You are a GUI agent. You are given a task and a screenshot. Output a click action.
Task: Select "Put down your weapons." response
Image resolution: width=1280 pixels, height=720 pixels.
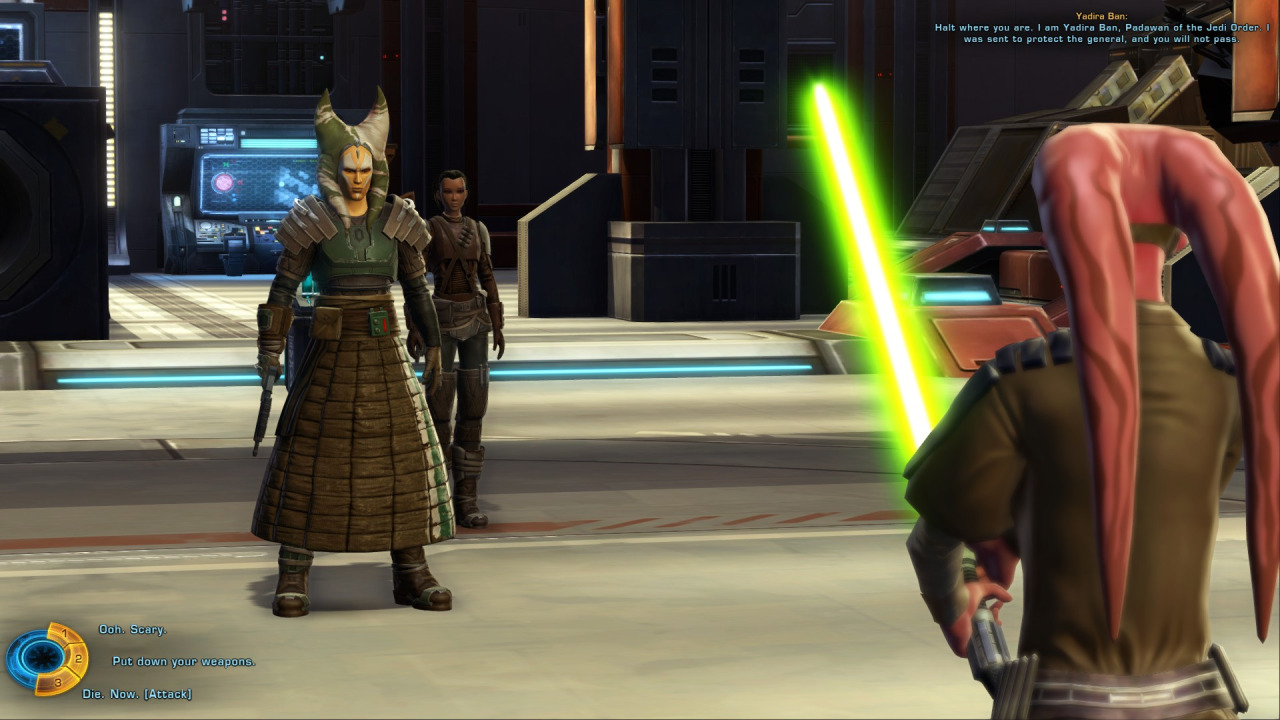[183, 662]
